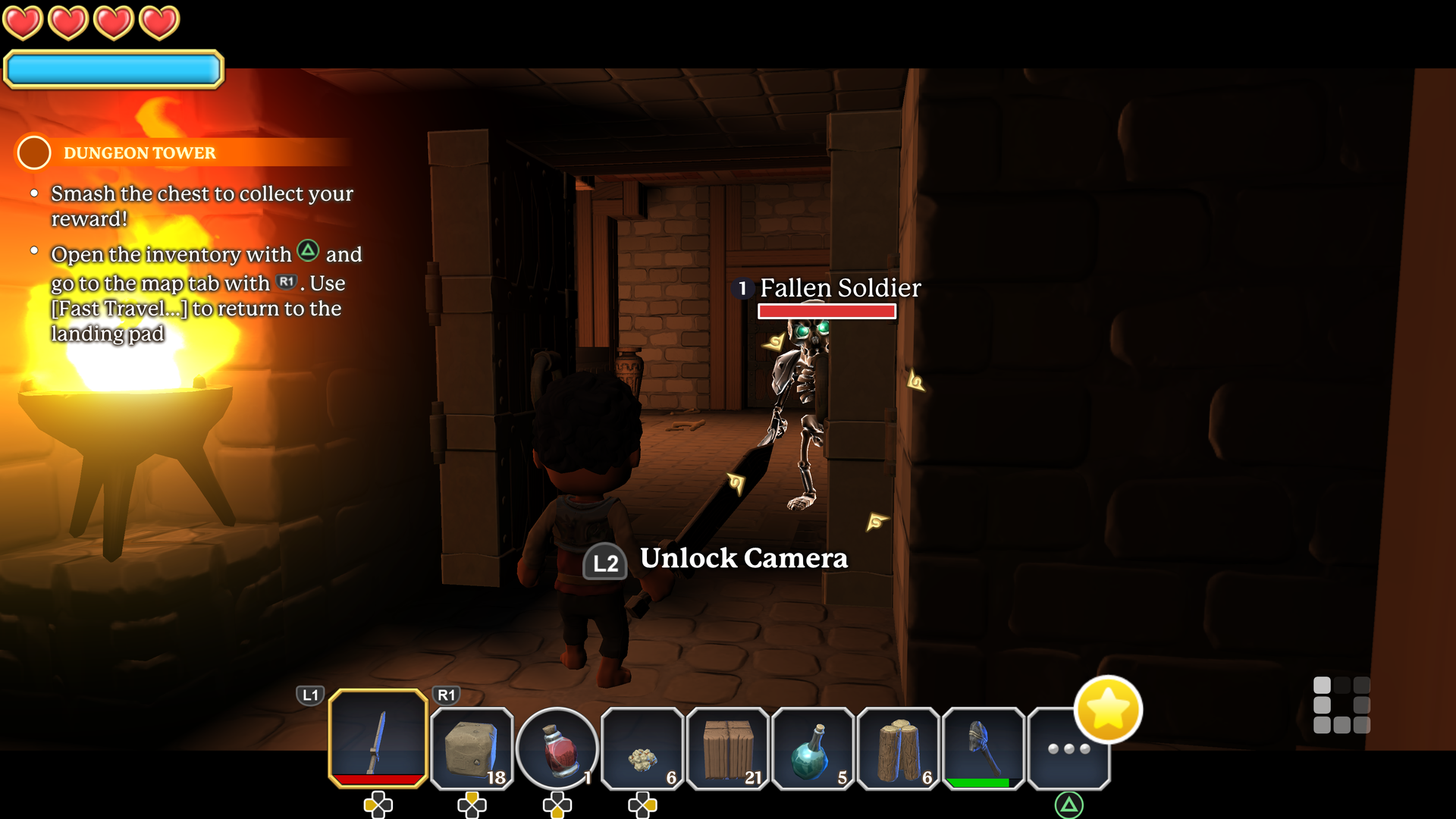
Task: Open the extra items slot with three dots
Action: pos(1068,747)
